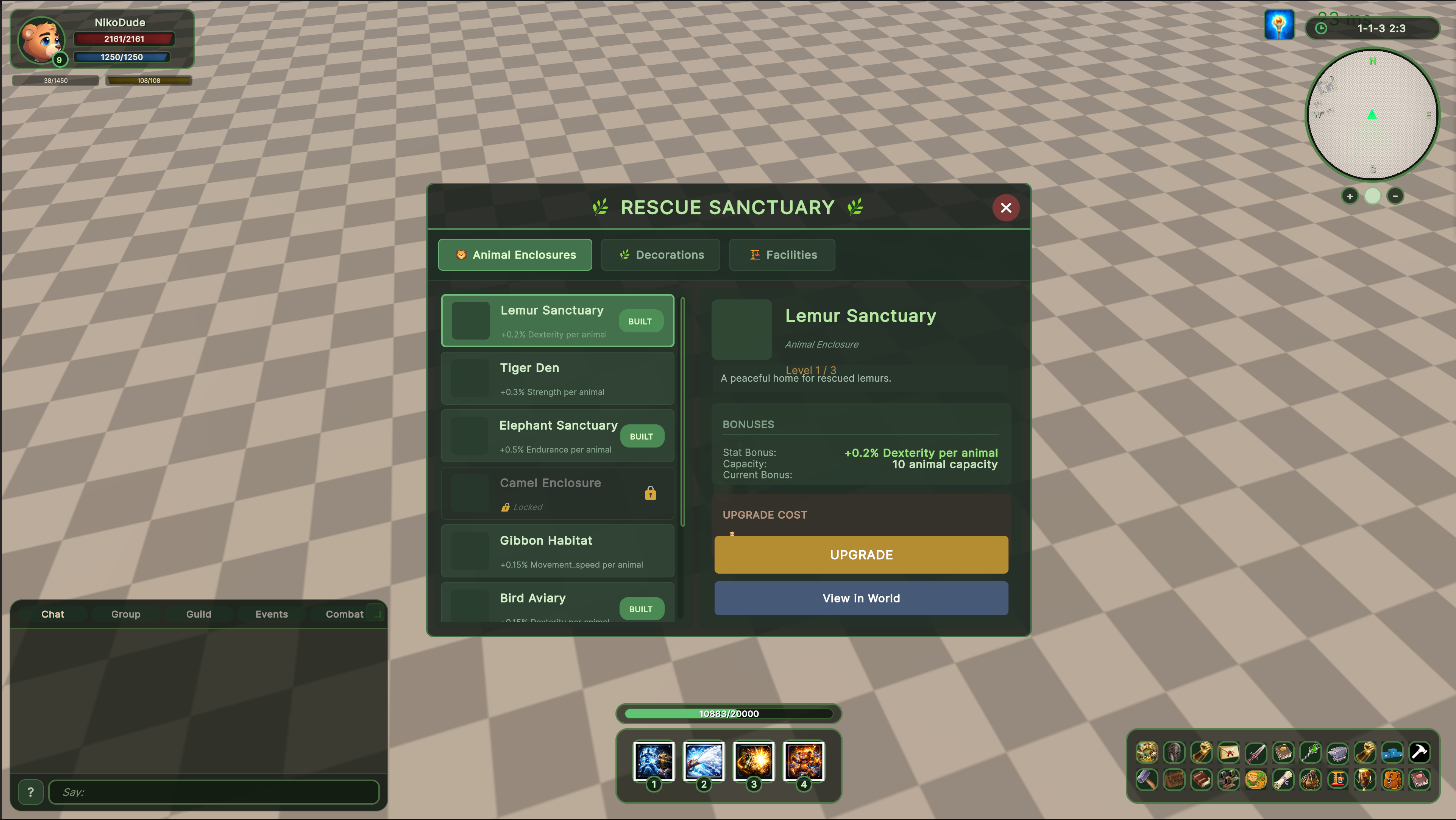The width and height of the screenshot is (1456, 820).
Task: Open the Combat chat tab
Action: 344,614
